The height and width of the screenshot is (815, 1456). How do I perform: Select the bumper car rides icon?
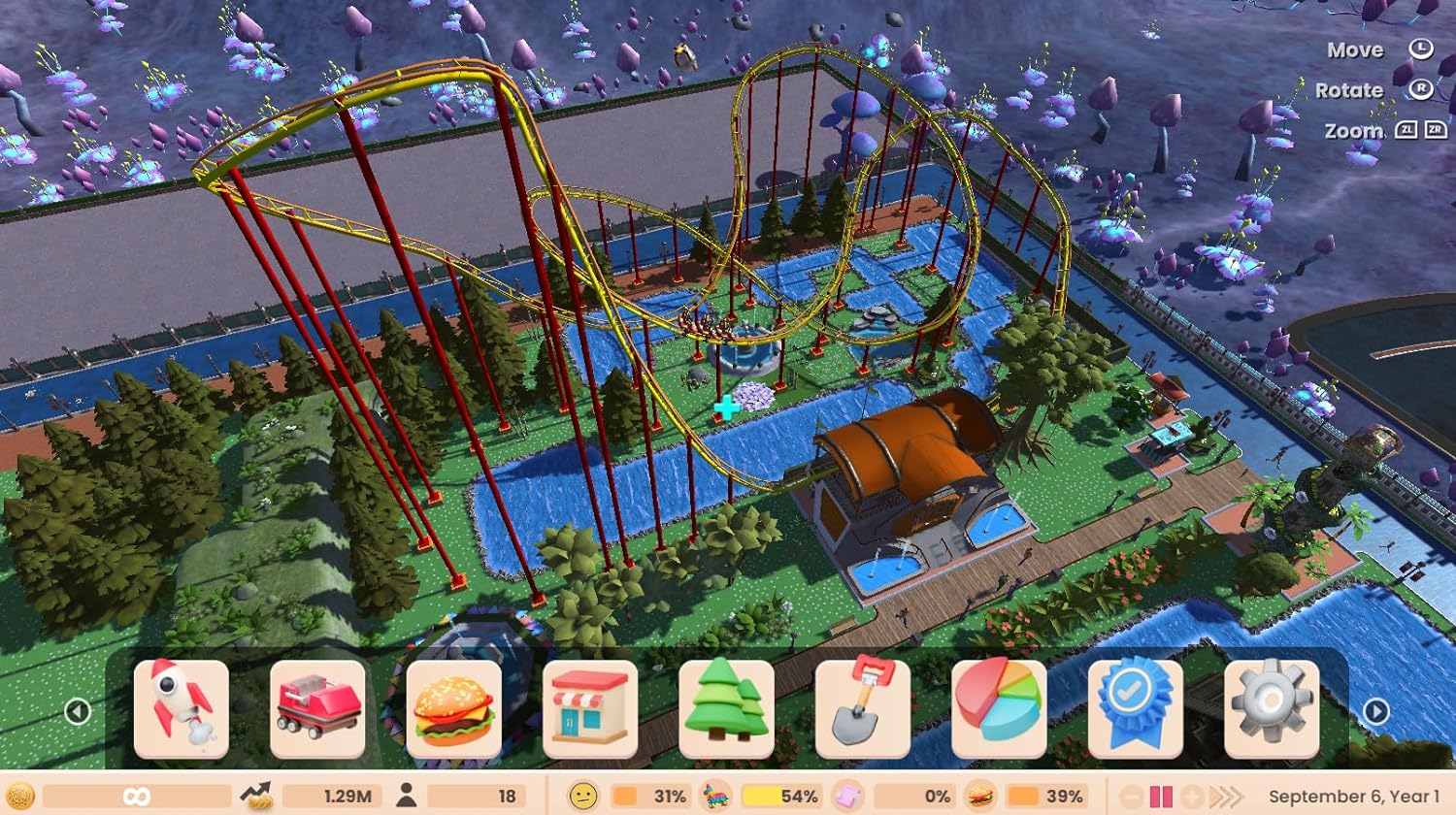[320, 709]
